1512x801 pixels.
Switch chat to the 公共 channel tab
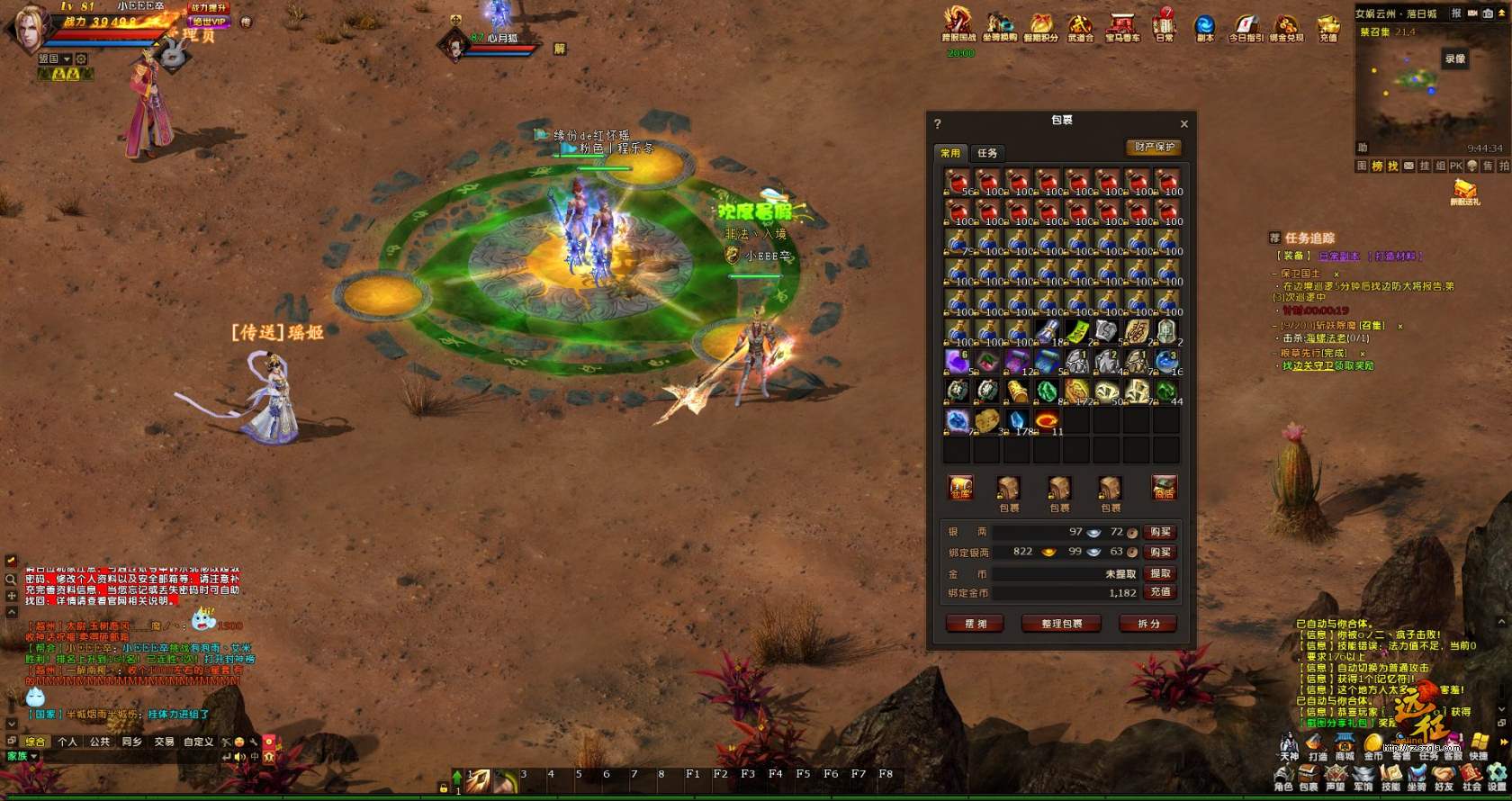click(99, 742)
